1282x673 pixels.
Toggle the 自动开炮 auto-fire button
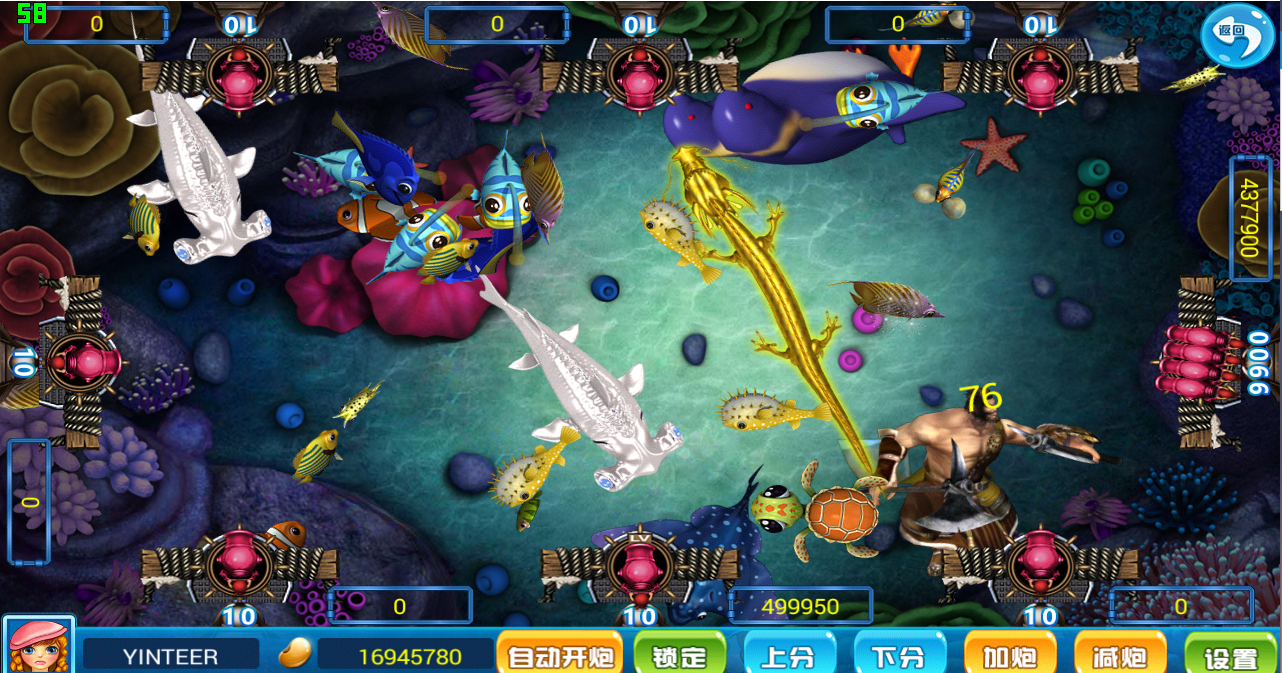click(559, 656)
